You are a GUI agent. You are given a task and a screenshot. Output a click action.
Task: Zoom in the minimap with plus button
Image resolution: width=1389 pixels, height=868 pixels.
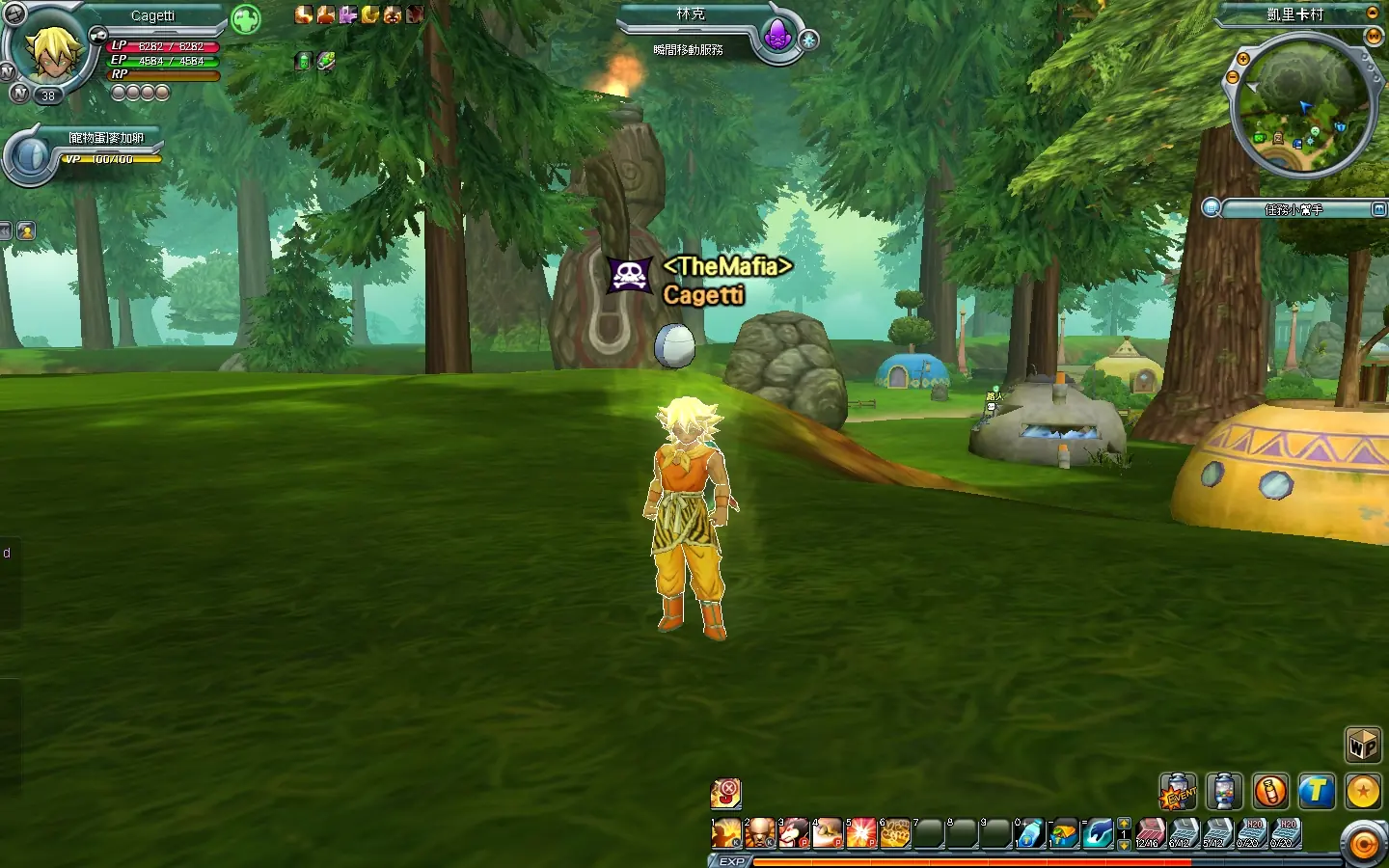1243,60
